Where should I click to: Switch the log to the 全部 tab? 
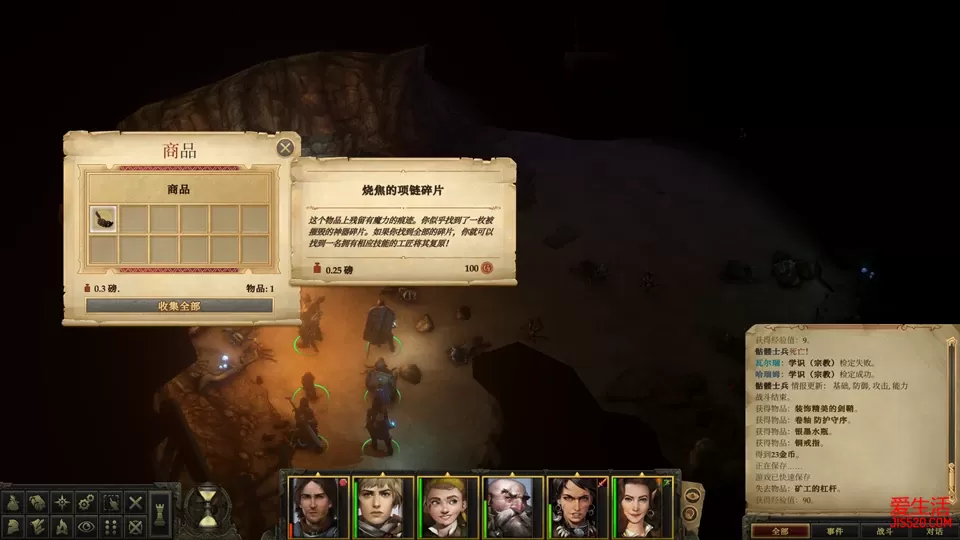pyautogui.click(x=780, y=531)
